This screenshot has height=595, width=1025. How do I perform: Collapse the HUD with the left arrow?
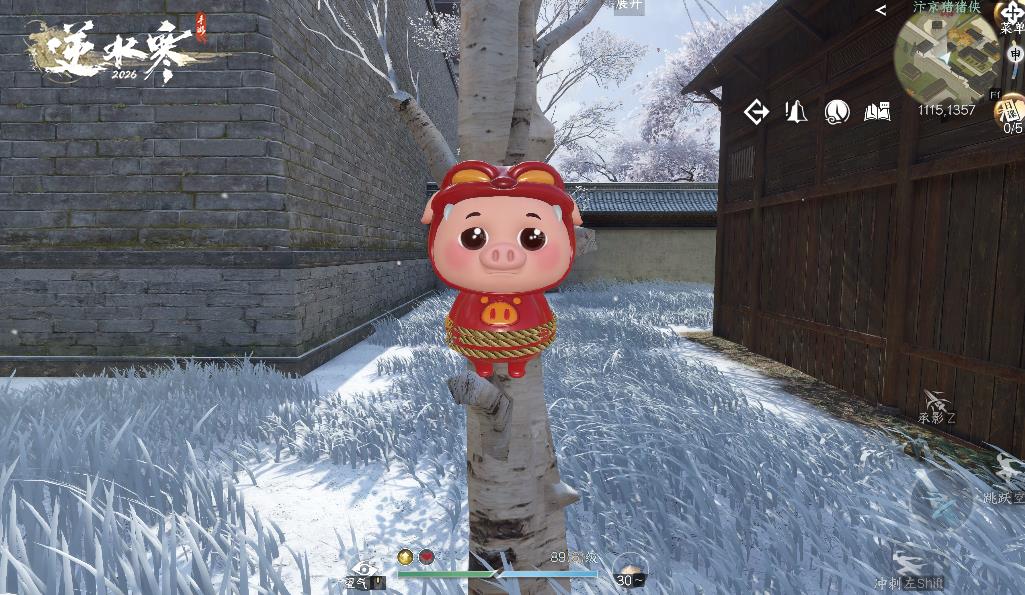tap(881, 10)
